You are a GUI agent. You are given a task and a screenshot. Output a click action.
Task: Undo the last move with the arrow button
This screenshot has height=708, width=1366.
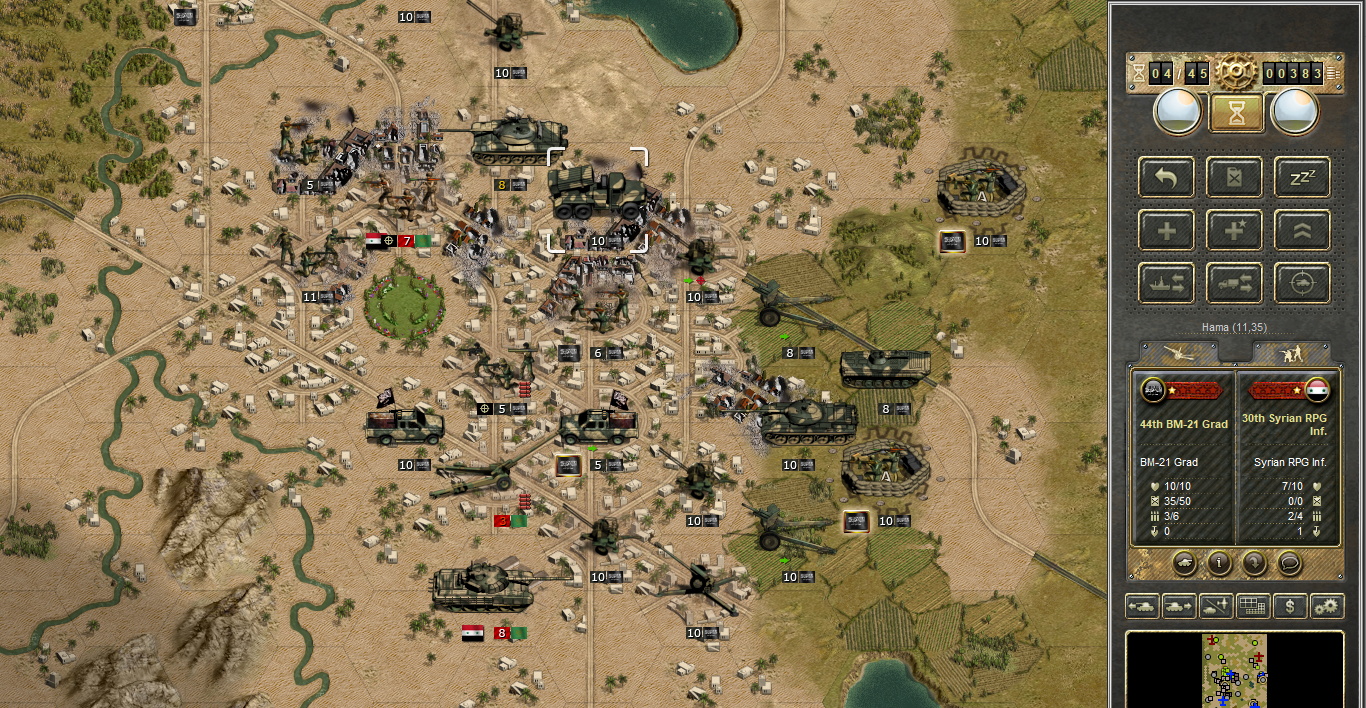pyautogui.click(x=1166, y=177)
